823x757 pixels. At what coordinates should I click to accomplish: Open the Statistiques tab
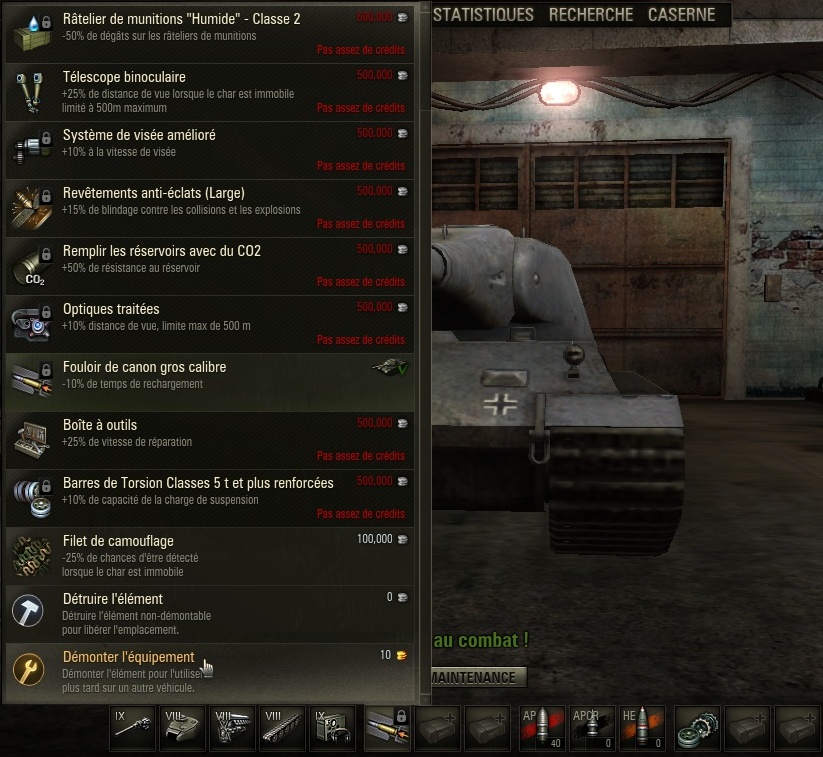point(485,15)
